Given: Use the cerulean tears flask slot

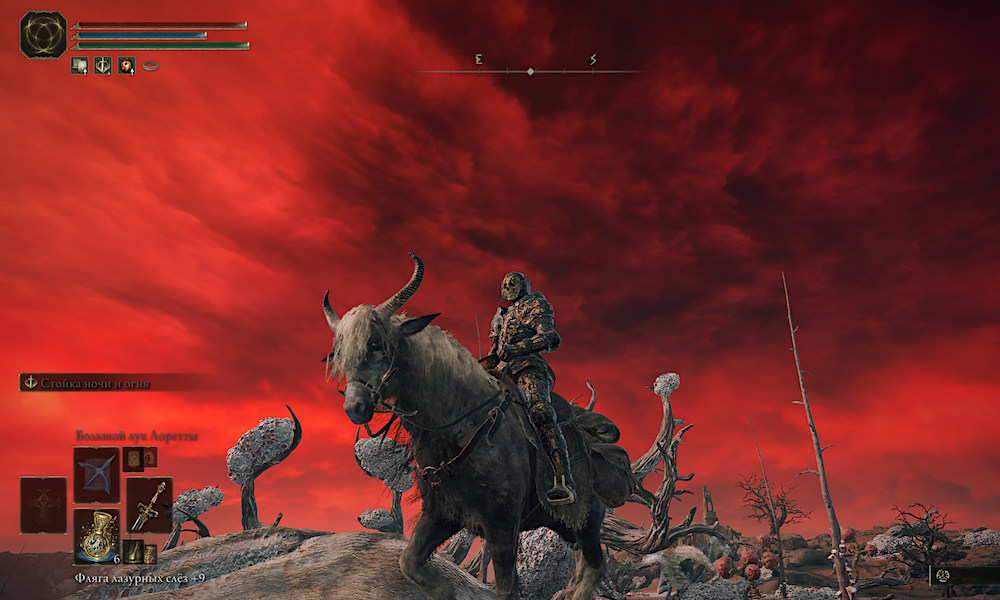Looking at the screenshot, I should pyautogui.click(x=96, y=535).
